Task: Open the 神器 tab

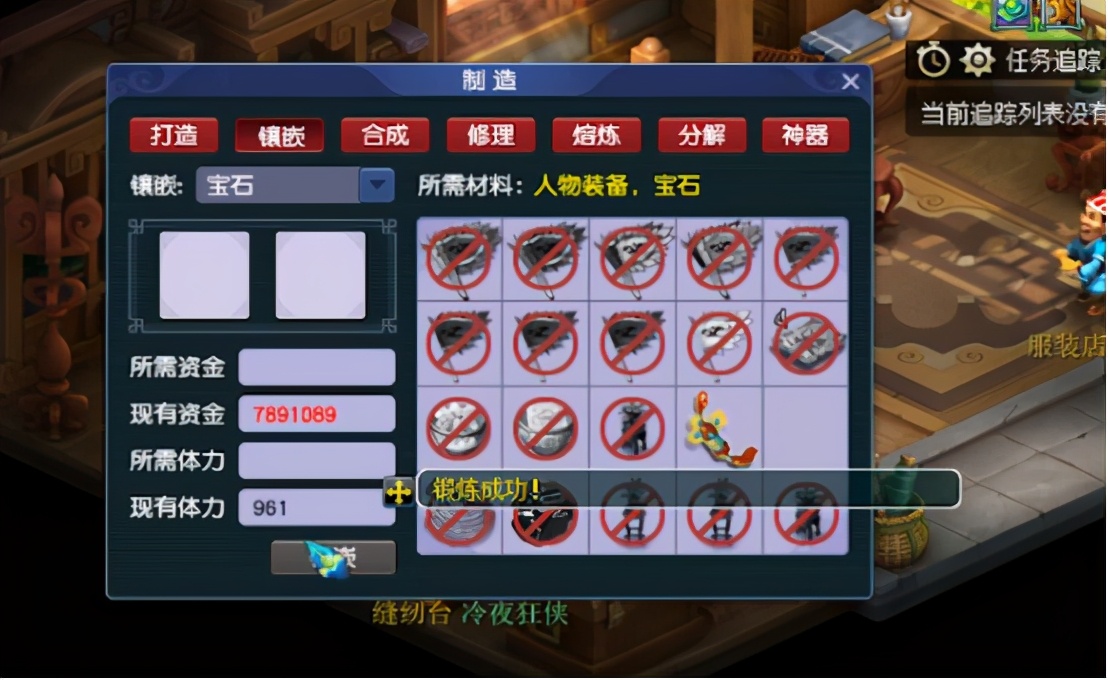Action: 806,135
